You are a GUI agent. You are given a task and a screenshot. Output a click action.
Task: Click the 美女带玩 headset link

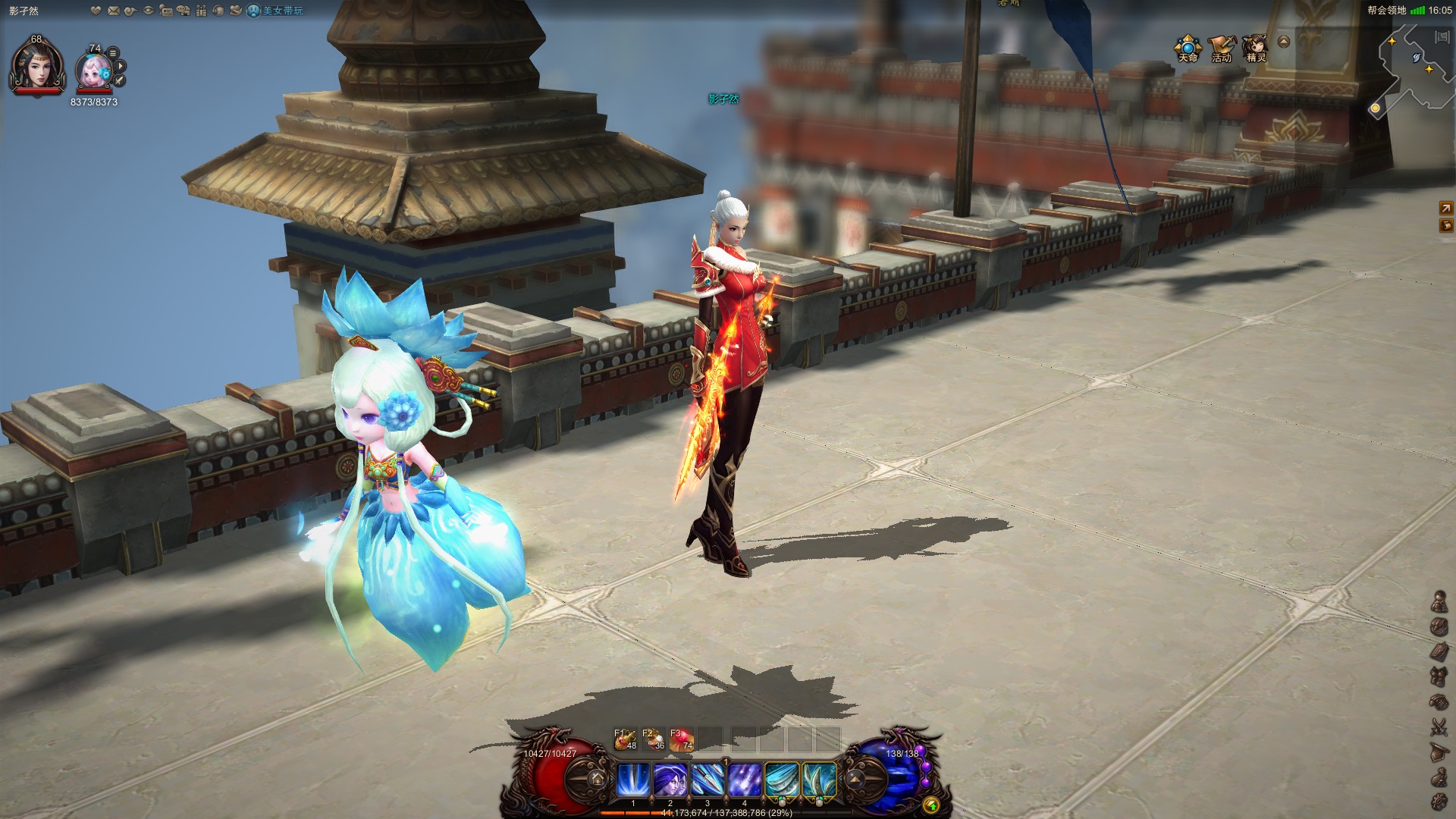276,11
